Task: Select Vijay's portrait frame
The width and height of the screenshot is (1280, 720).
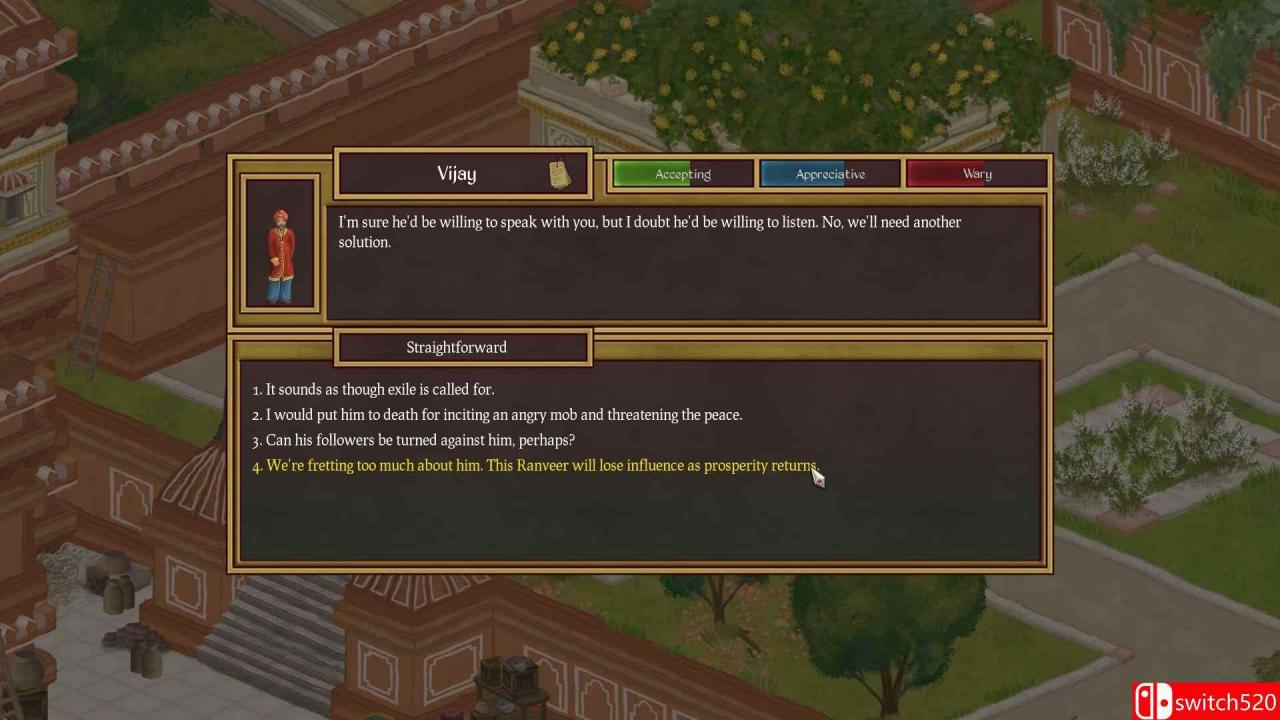Action: [279, 245]
